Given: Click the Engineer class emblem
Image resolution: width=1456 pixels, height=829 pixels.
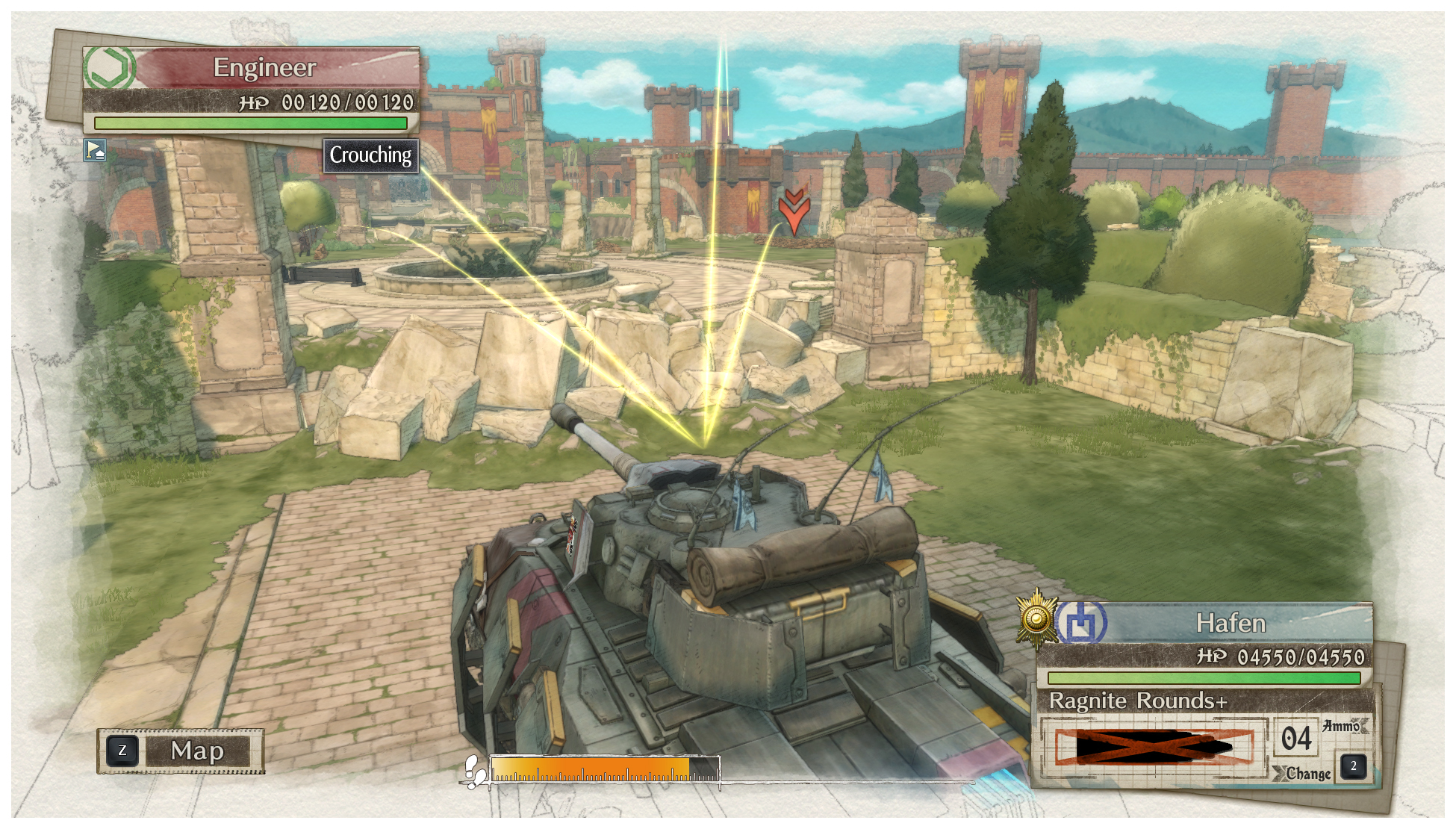Looking at the screenshot, I should point(110,68).
